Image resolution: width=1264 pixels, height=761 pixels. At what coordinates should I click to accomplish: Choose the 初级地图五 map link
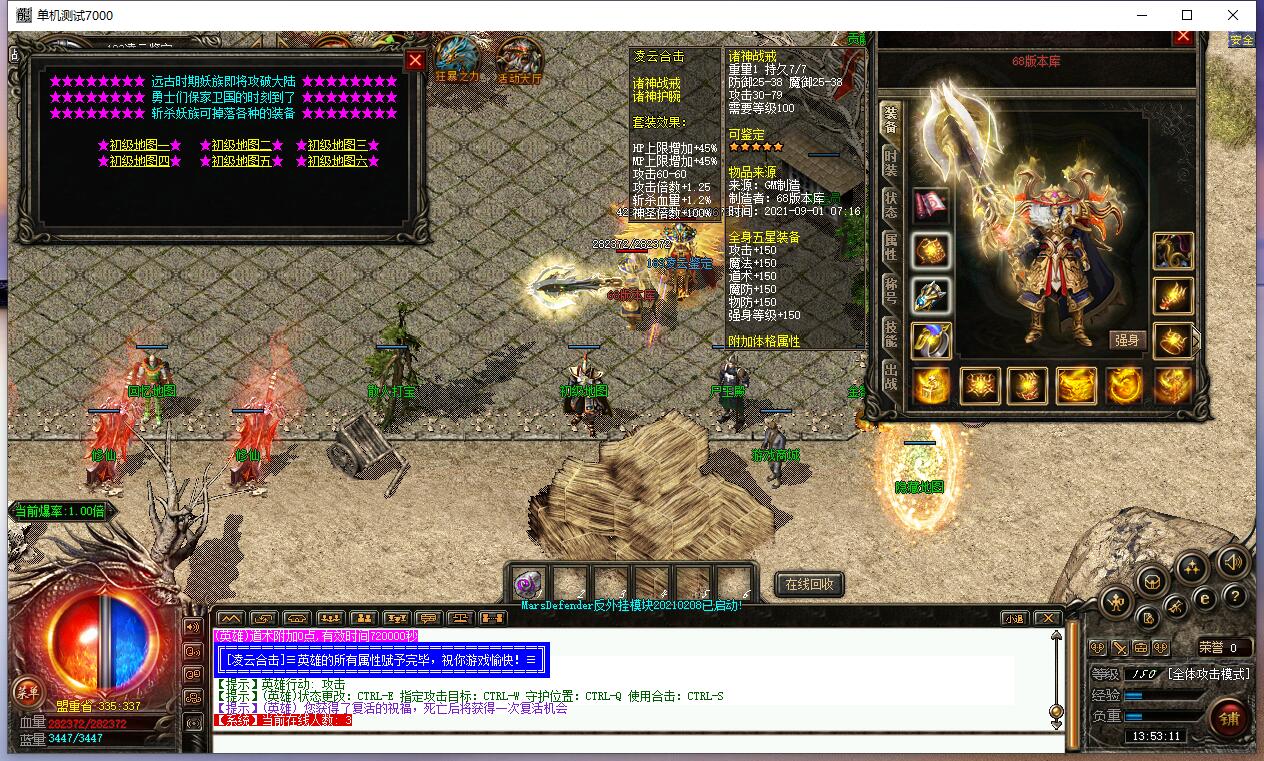pos(241,161)
